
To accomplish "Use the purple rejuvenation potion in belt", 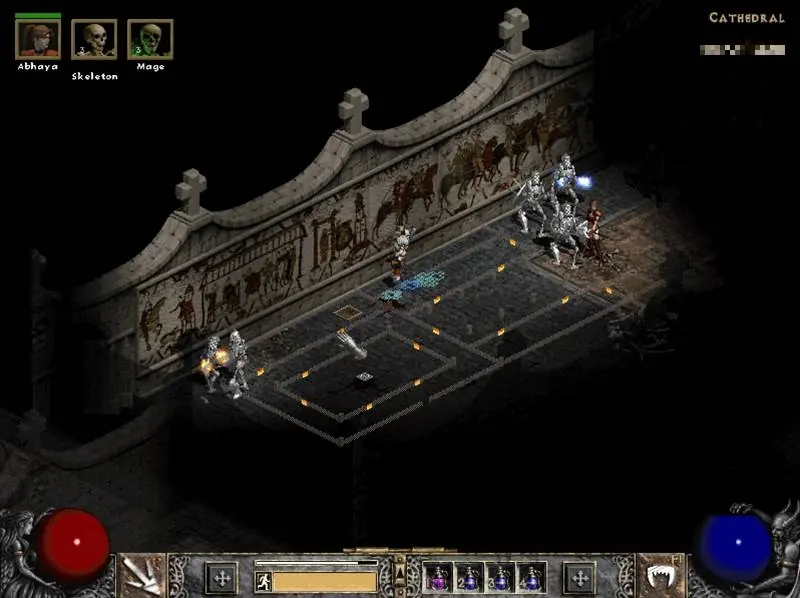I will [x=438, y=578].
